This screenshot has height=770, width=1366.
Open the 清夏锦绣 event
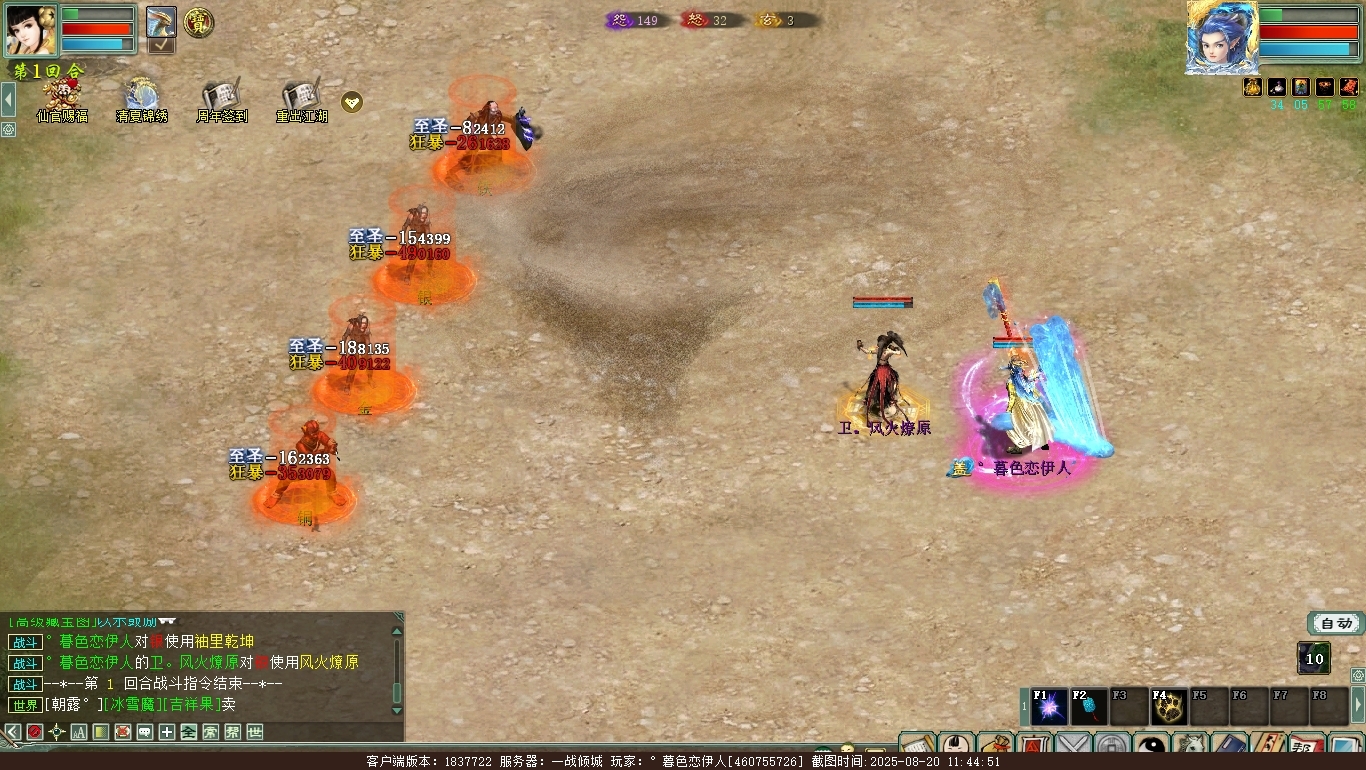click(141, 97)
